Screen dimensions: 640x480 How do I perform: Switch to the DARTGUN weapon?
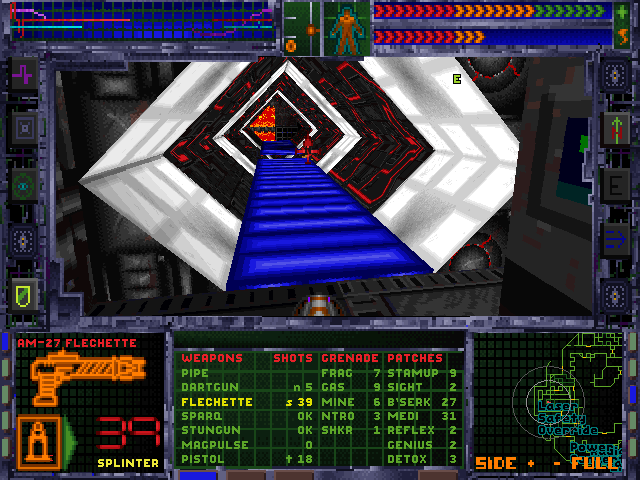click(x=203, y=387)
